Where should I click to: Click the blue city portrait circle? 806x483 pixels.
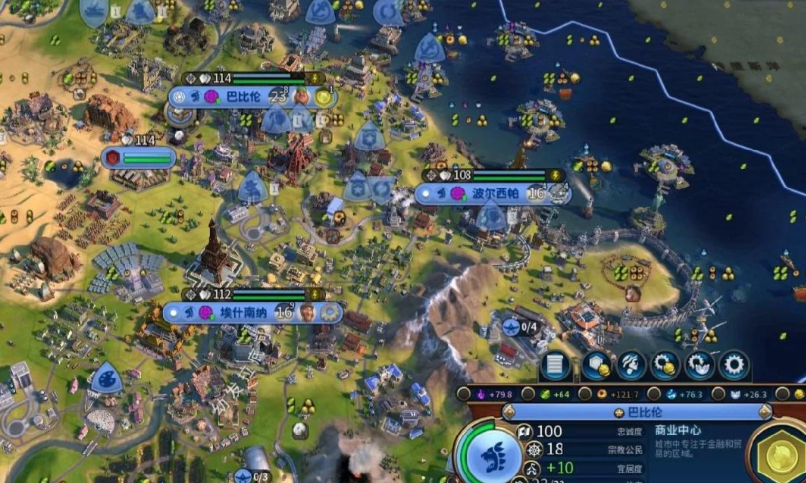point(487,452)
